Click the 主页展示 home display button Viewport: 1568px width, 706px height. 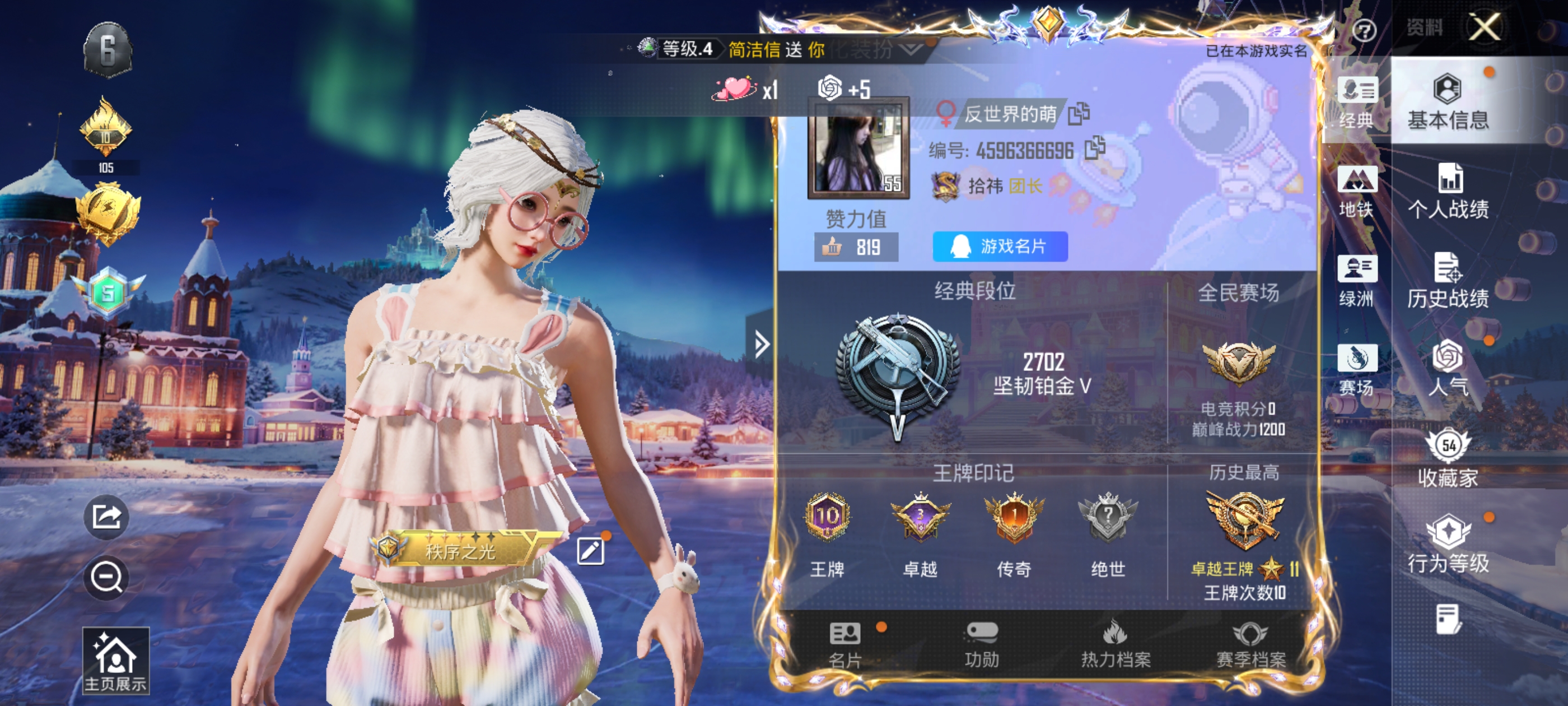pos(116,661)
